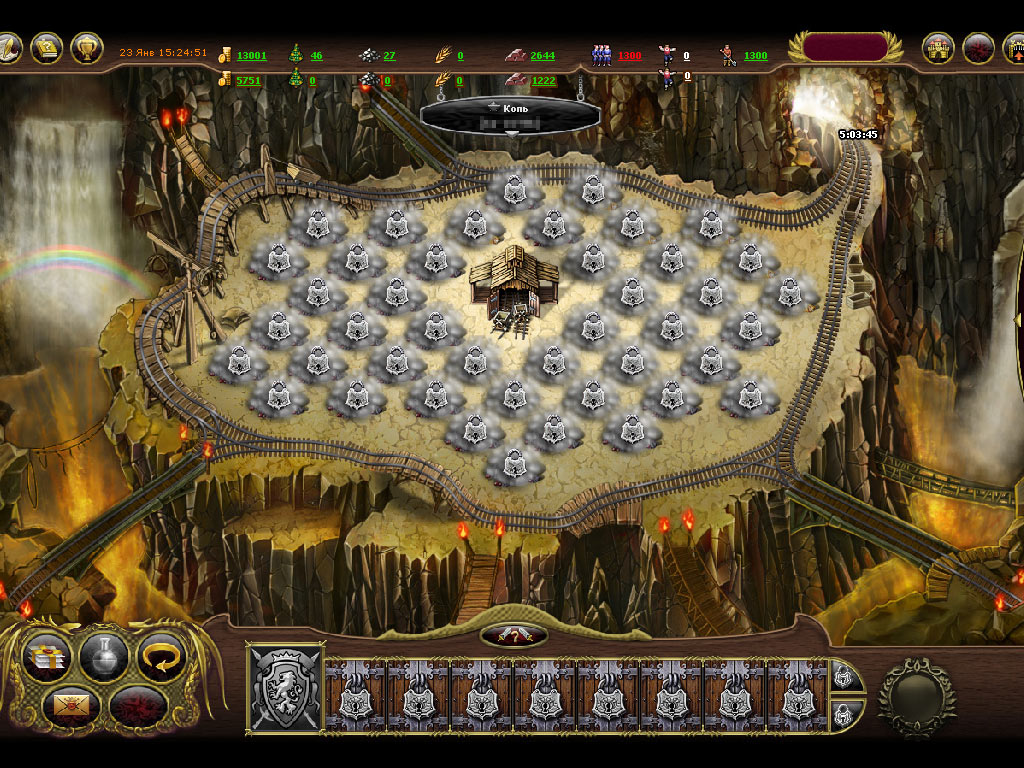This screenshot has height=768, width=1024.
Task: Click the ore resource amount 2644
Action: 543,56
